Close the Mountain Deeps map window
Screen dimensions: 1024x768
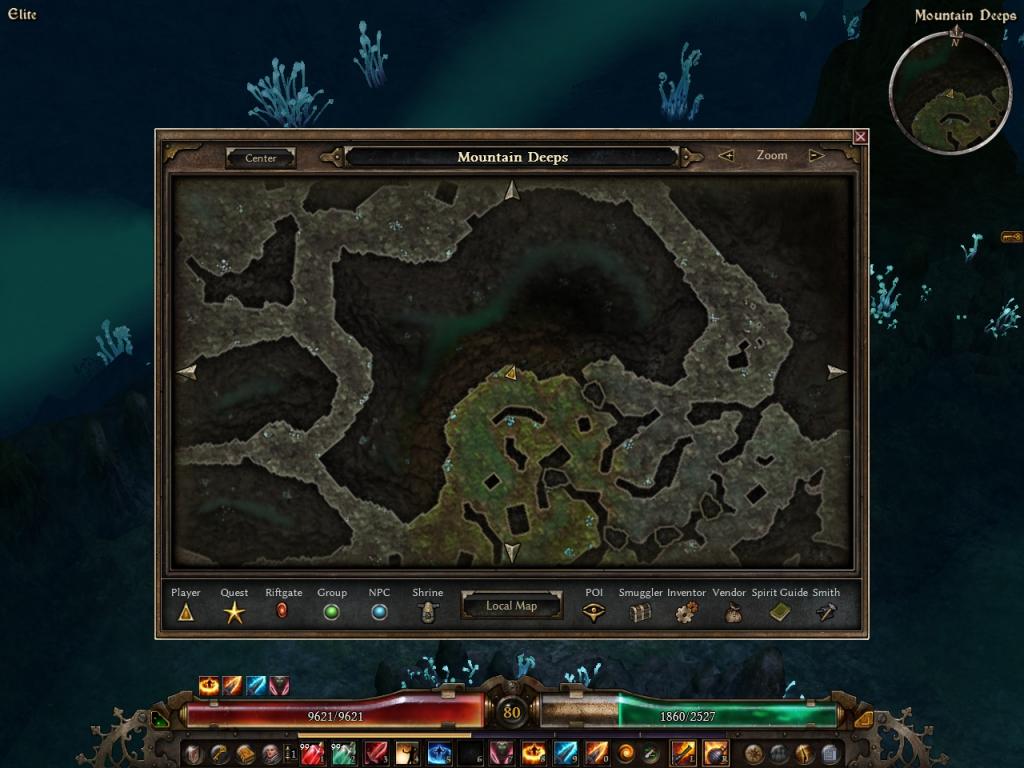click(x=860, y=136)
